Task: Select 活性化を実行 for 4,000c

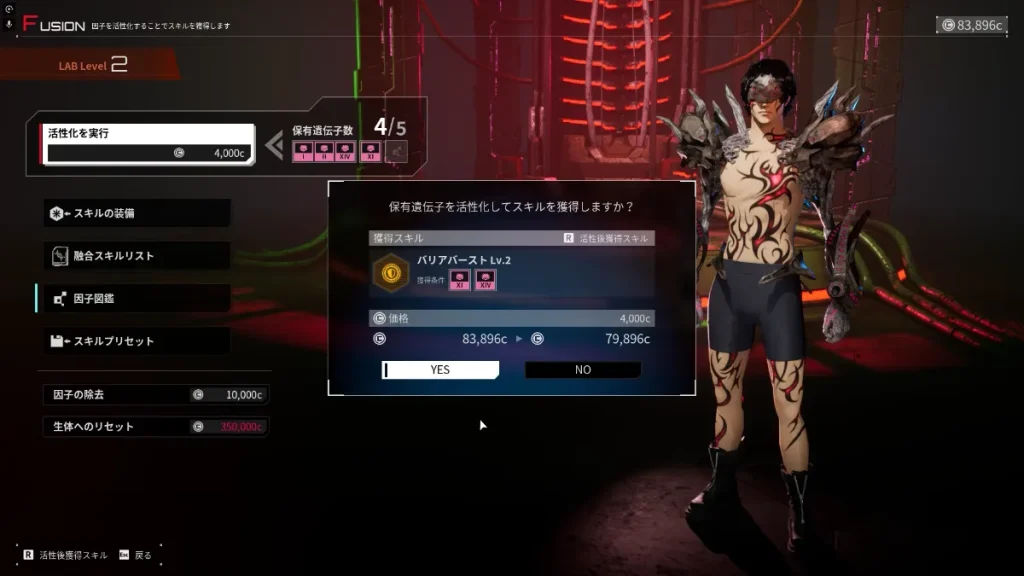Action: (x=146, y=143)
